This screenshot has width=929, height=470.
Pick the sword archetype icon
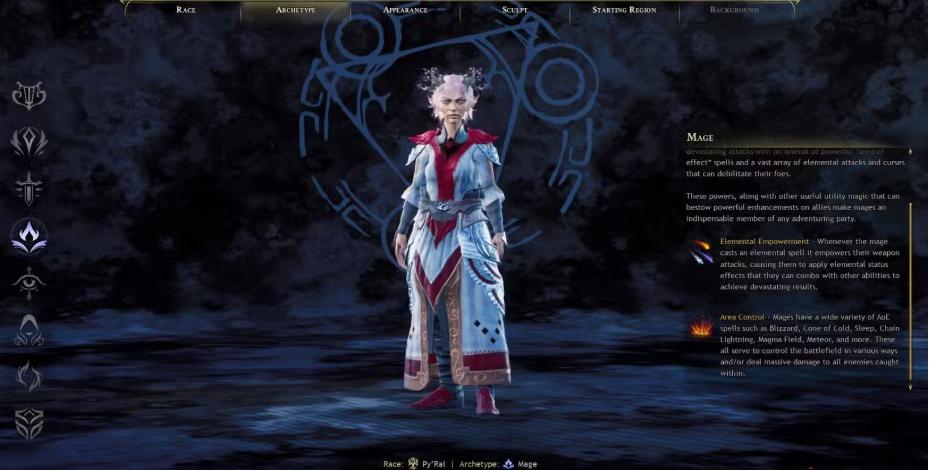tap(28, 188)
